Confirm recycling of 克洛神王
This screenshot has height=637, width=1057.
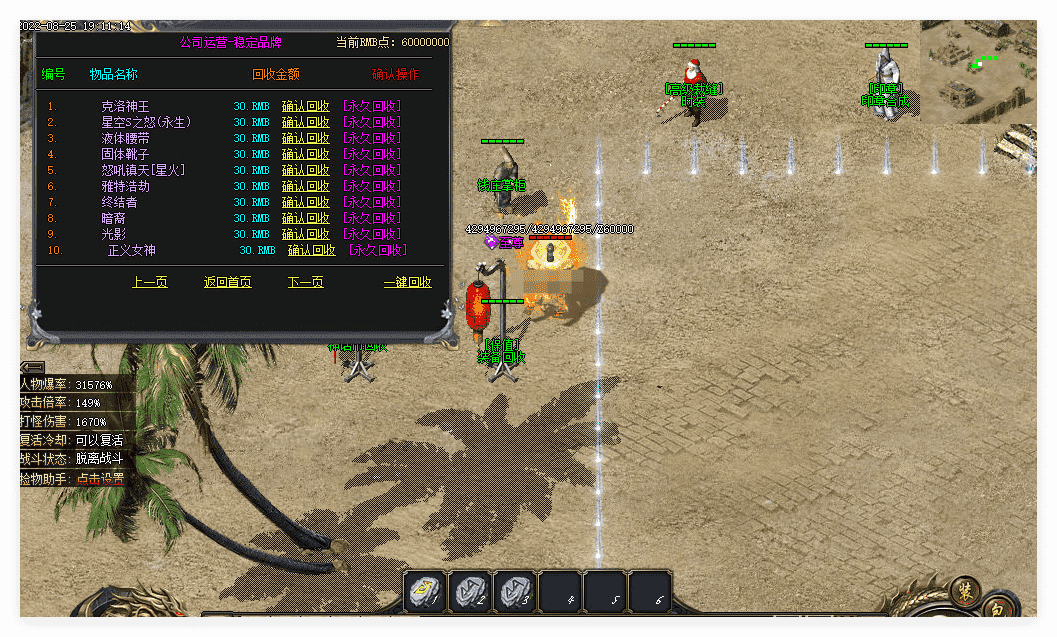point(305,106)
